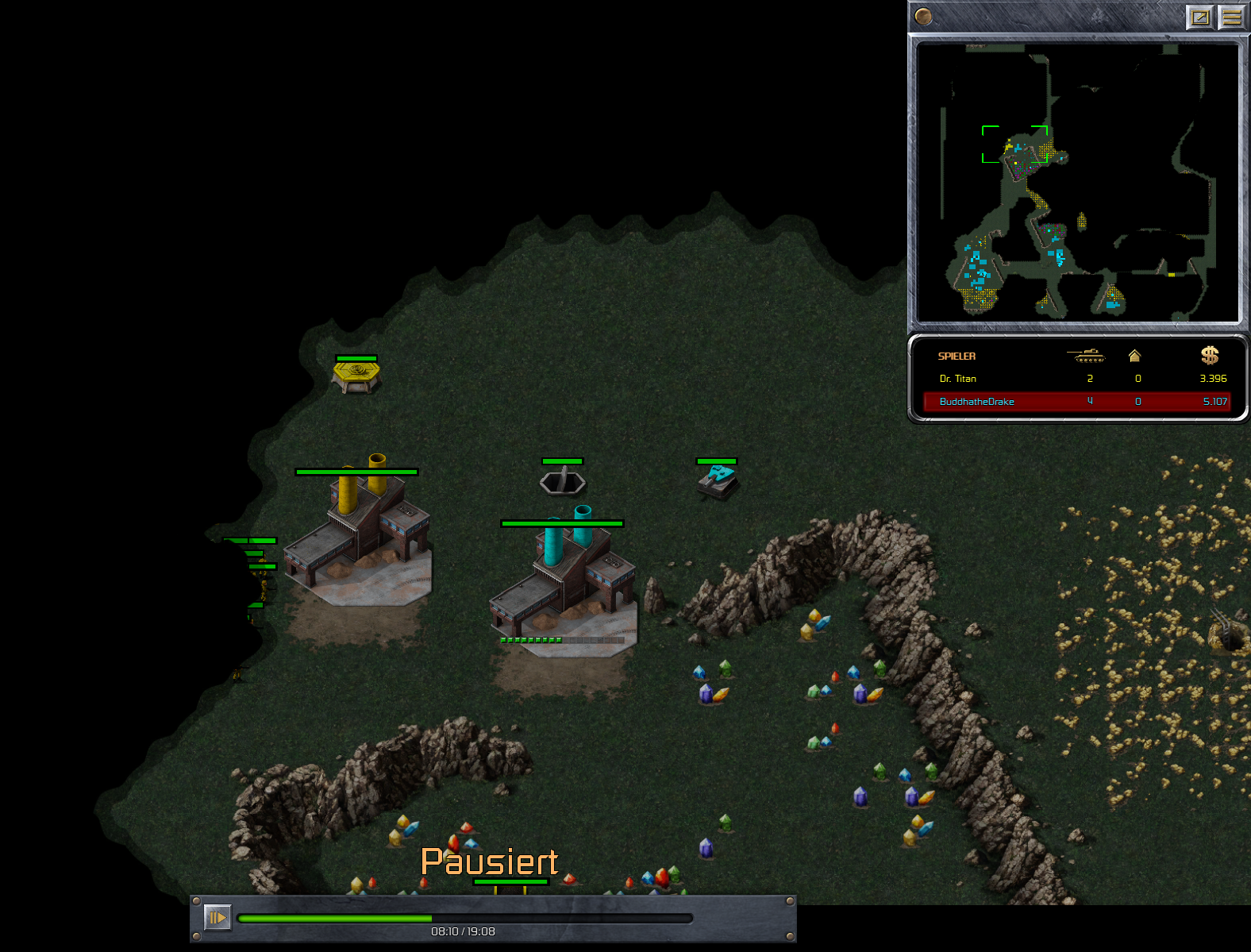Image resolution: width=1251 pixels, height=952 pixels.
Task: Seek on the green replay progress bar
Action: coord(464,919)
